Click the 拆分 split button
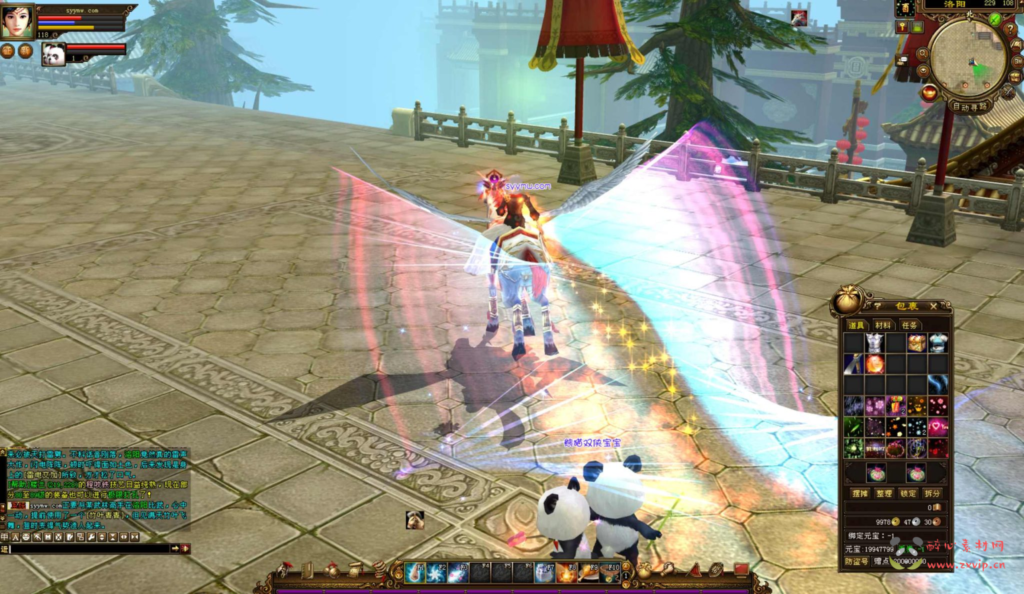The height and width of the screenshot is (594, 1024). pyautogui.click(x=934, y=493)
